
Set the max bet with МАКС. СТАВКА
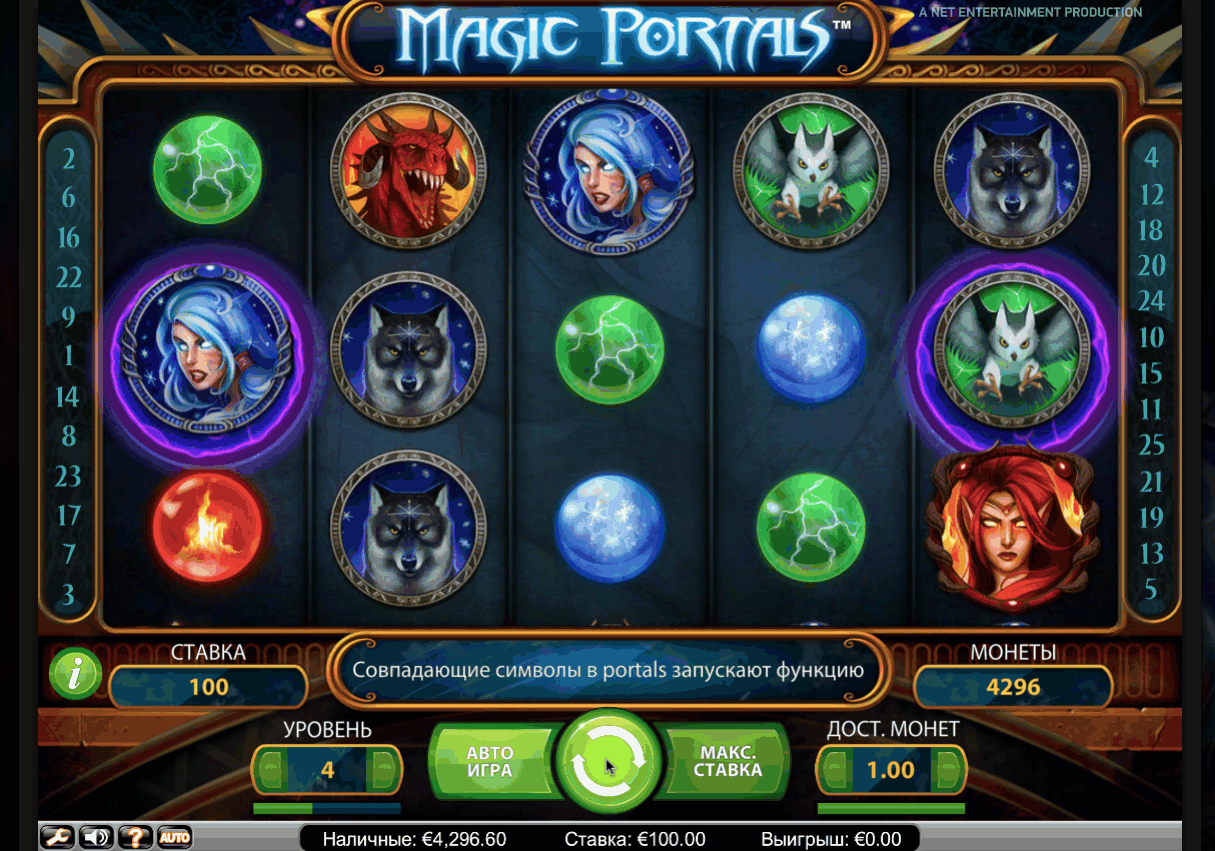(728, 763)
